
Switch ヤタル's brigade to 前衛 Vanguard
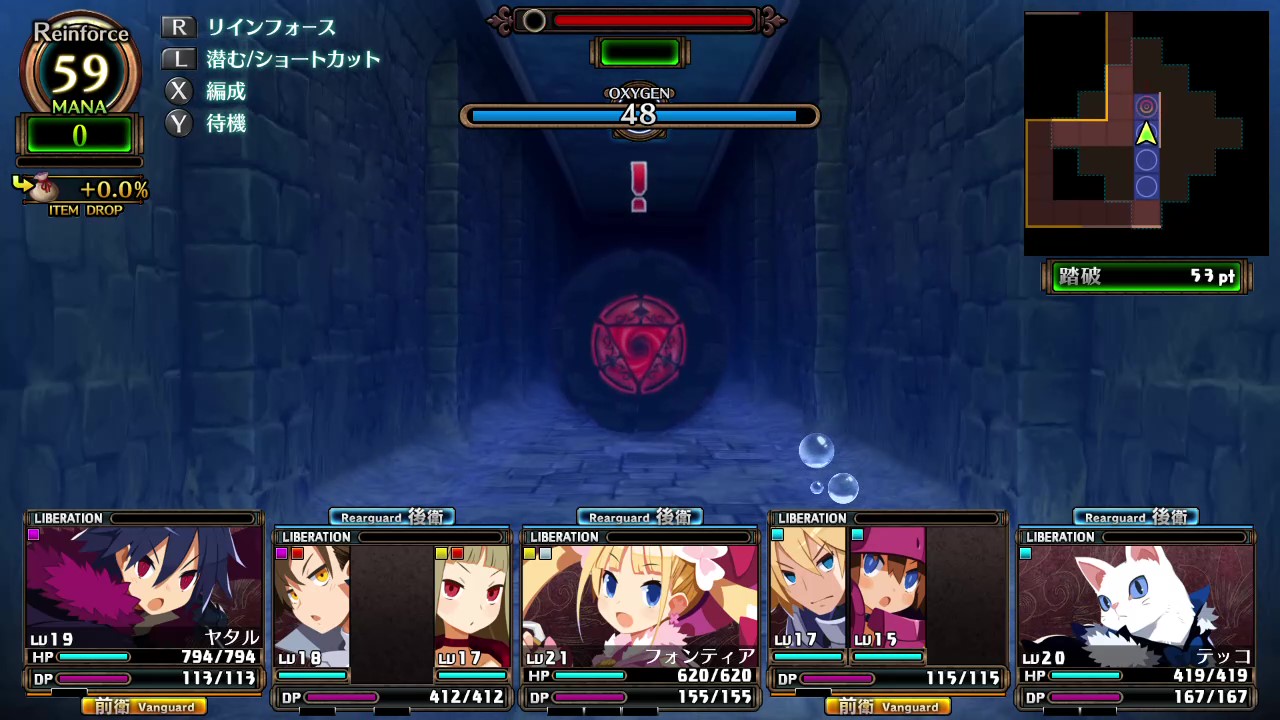[x=143, y=706]
